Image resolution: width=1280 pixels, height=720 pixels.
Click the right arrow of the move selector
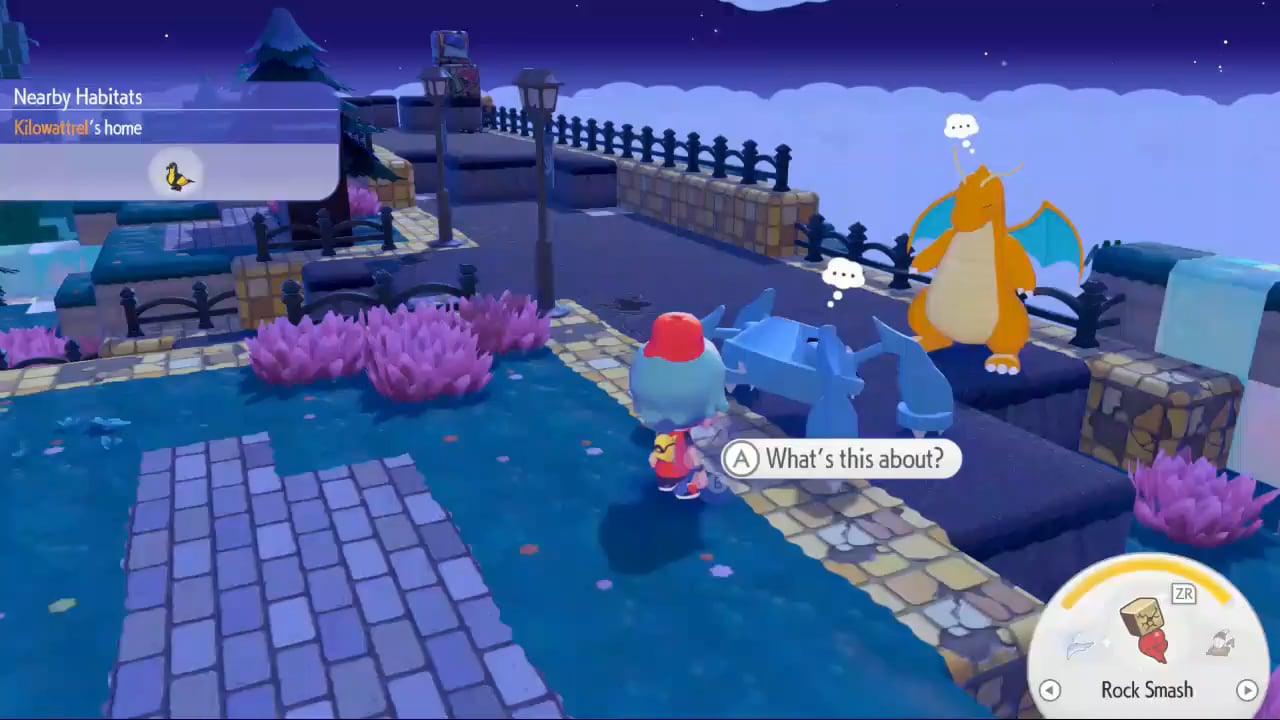tap(1246, 690)
